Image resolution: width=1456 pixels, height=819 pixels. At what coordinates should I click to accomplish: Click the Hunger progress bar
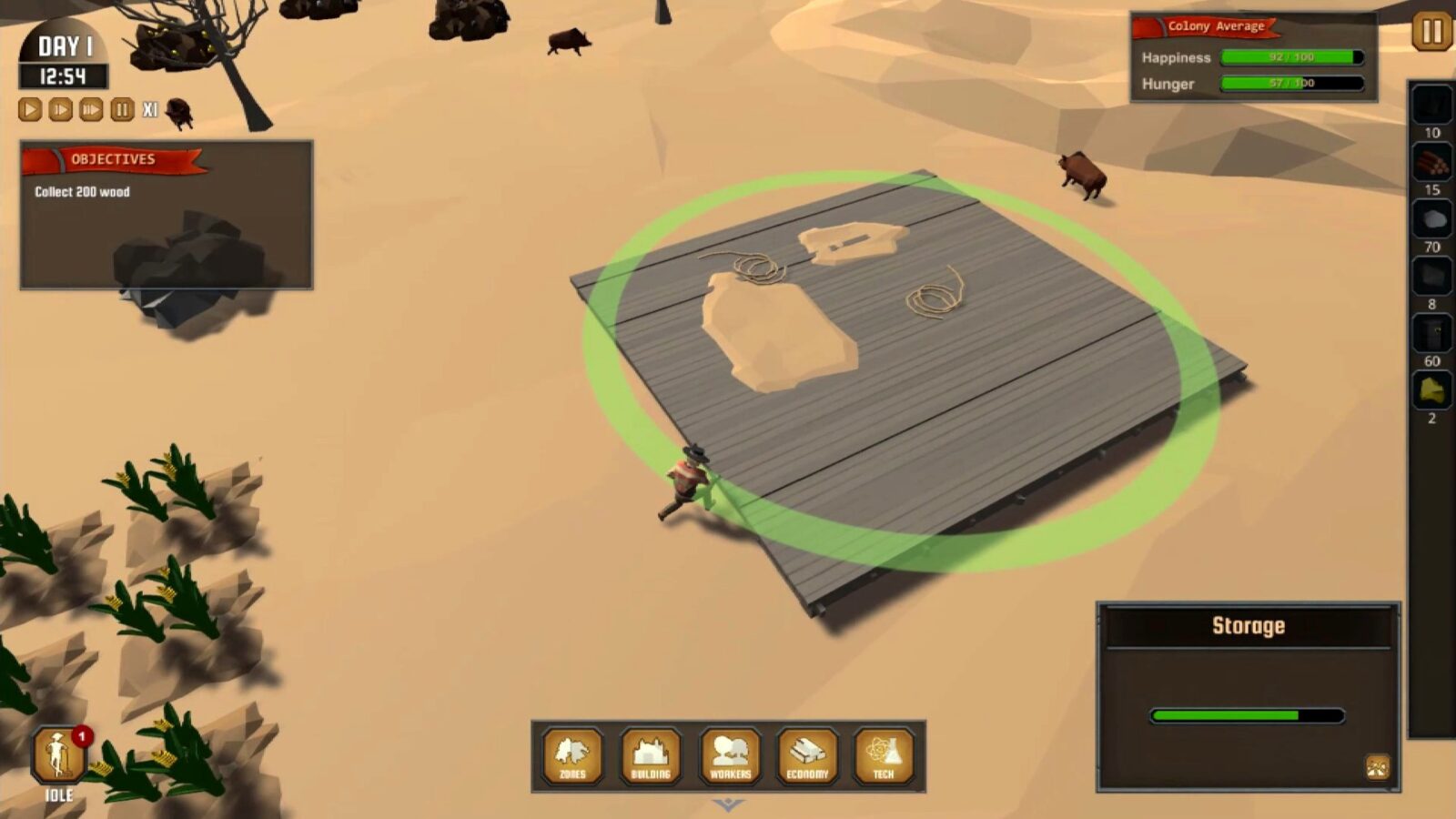pos(1292,85)
